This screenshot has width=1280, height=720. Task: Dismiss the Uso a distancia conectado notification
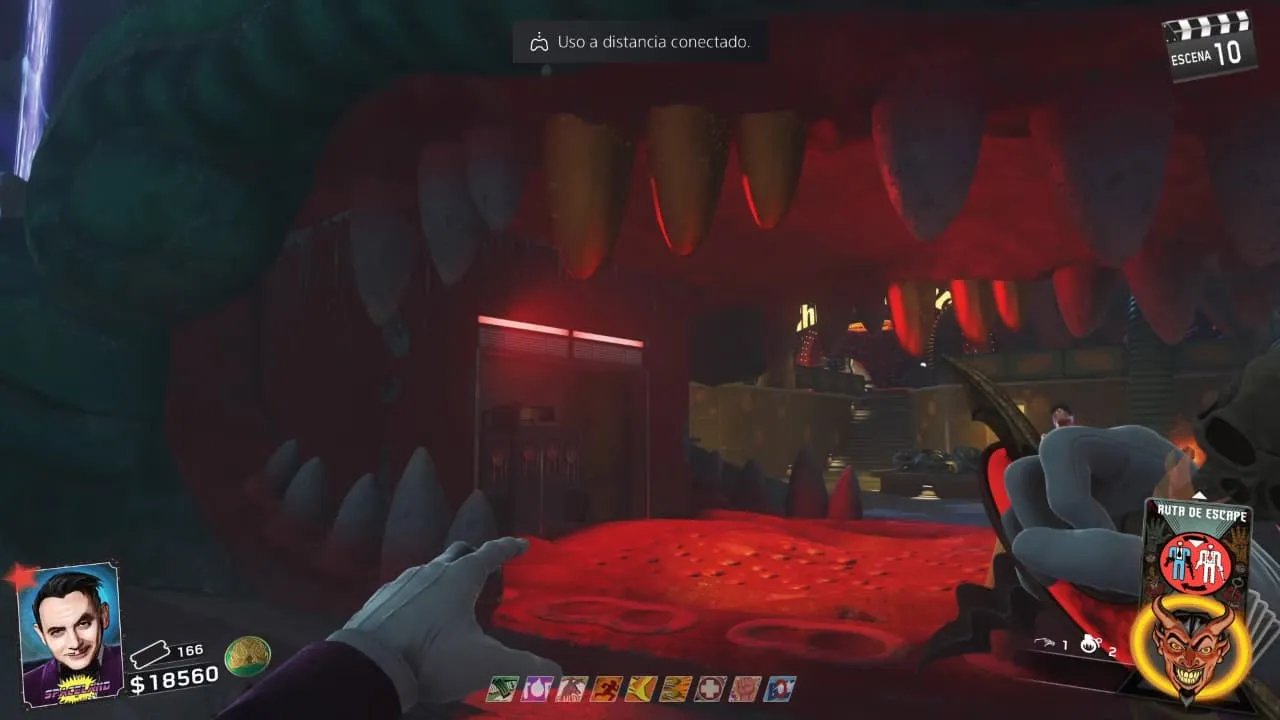click(640, 42)
